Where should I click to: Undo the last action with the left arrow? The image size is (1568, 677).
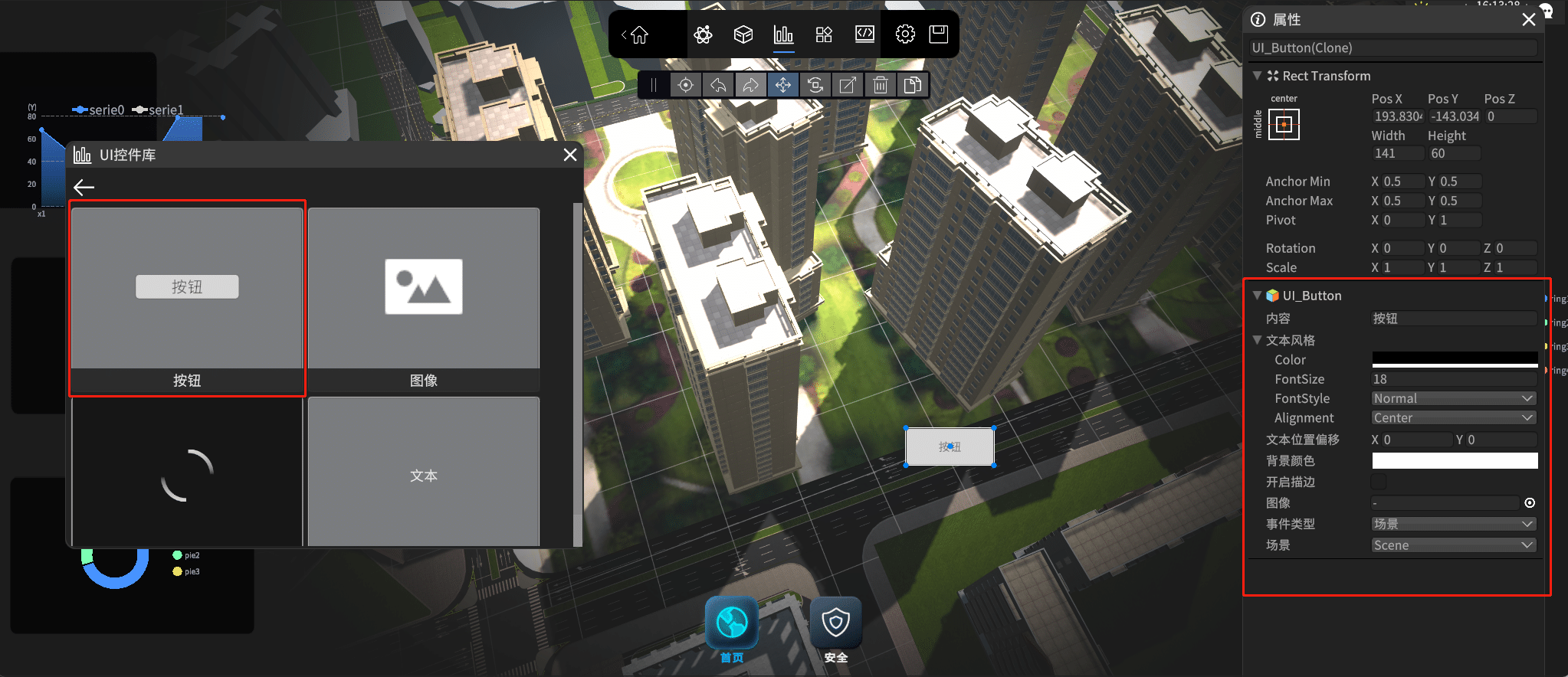click(718, 85)
